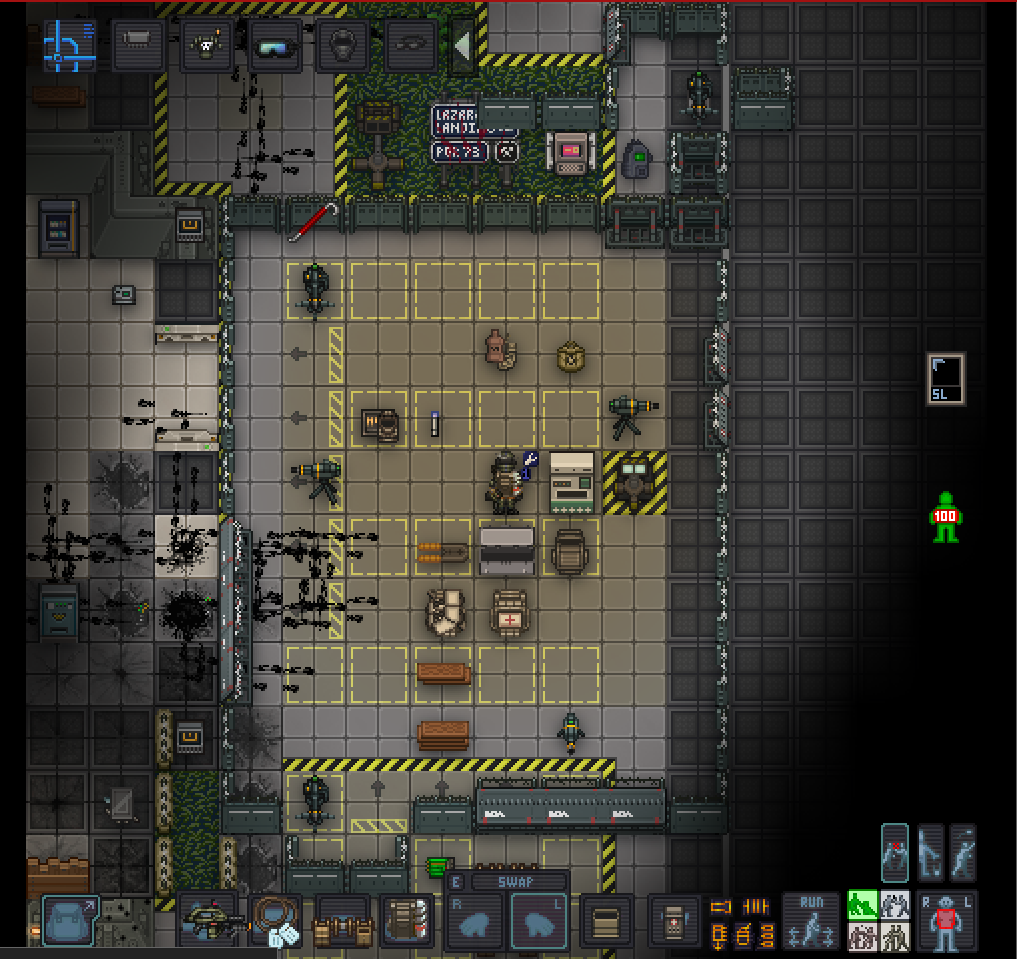1017x959 pixels.
Task: Open the tactical map action button
Action: (x=69, y=45)
